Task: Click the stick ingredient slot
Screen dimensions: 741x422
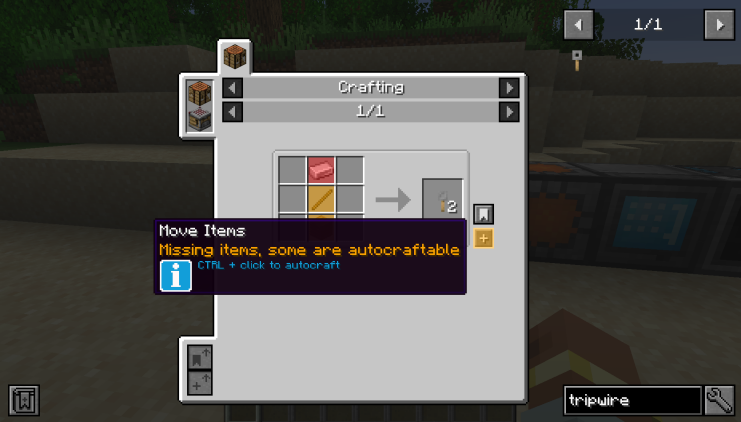Action: point(321,198)
